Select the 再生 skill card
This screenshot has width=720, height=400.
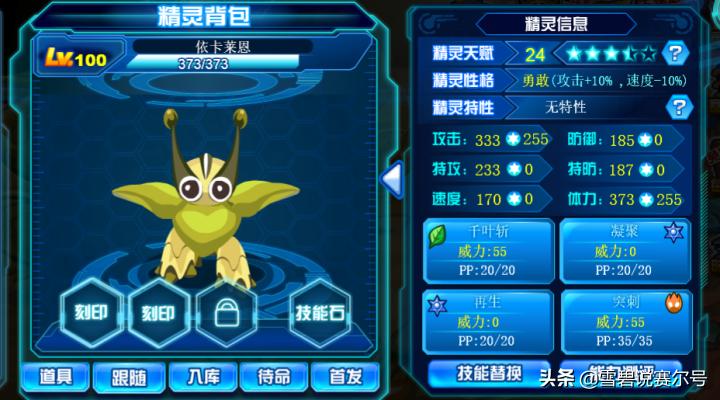click(x=488, y=320)
